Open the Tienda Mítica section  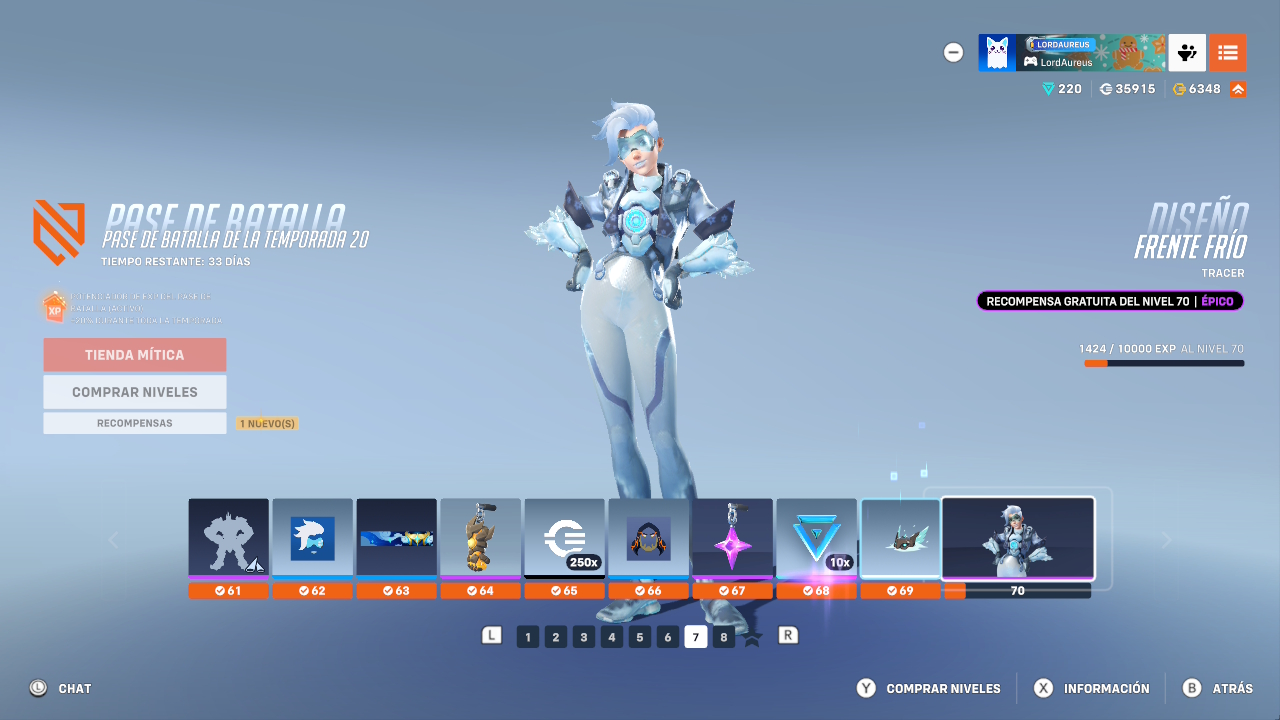(x=134, y=355)
